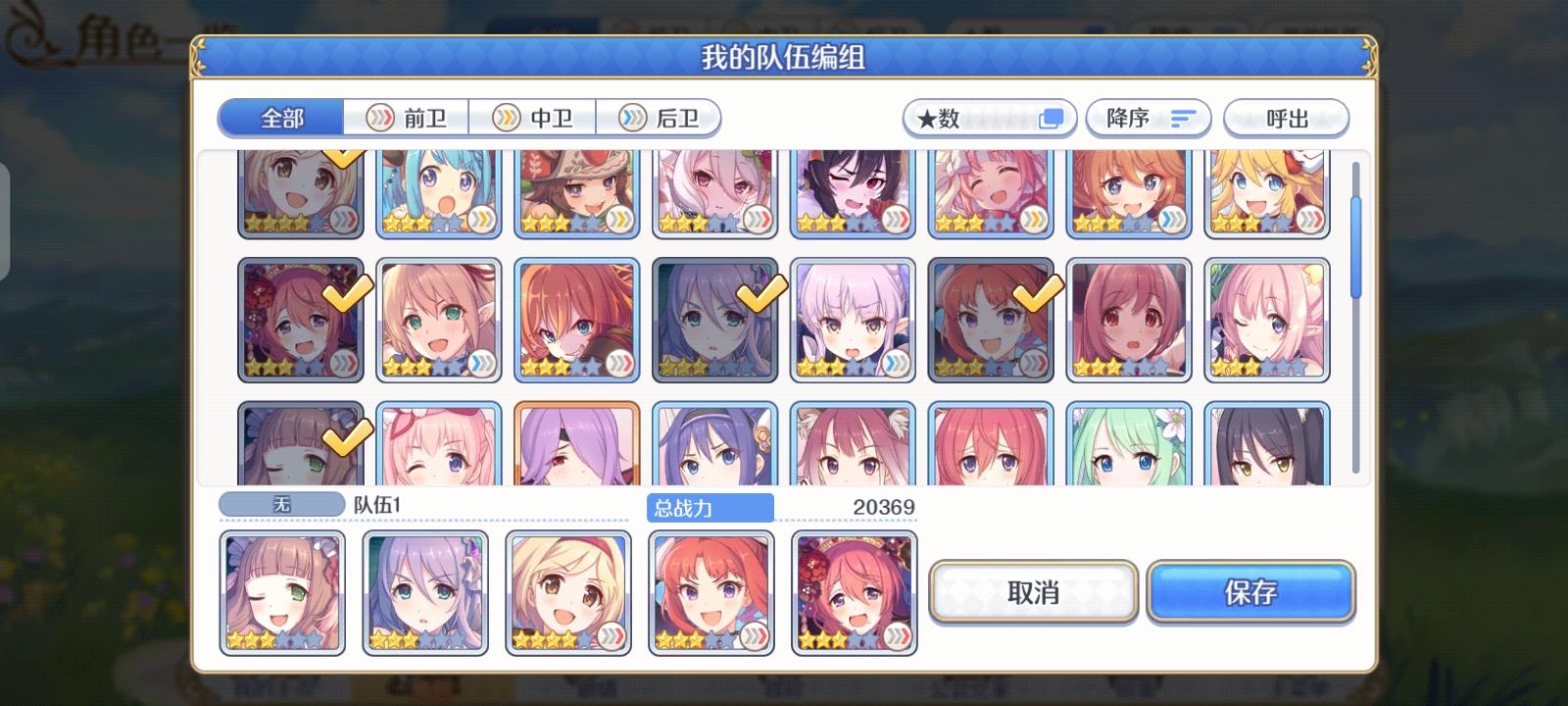Click the blue stacked-squares icon inside ★数 button

pyautogui.click(x=1052, y=117)
